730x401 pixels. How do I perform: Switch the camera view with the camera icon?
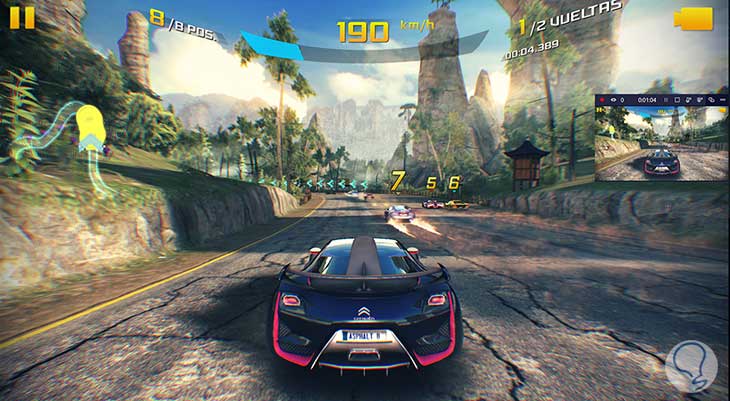click(692, 19)
